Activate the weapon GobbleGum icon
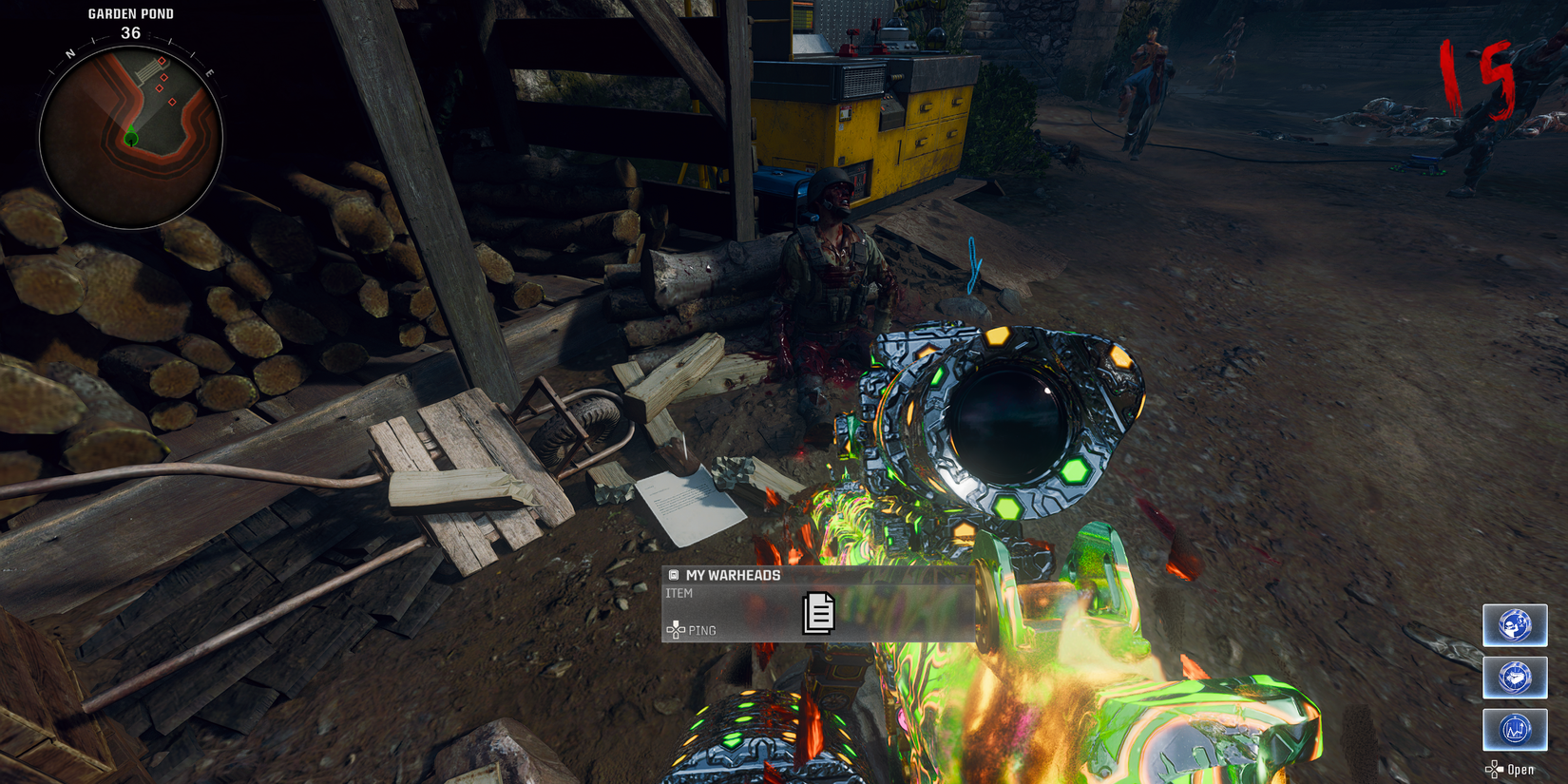Image resolution: width=1568 pixels, height=784 pixels. [x=1514, y=678]
